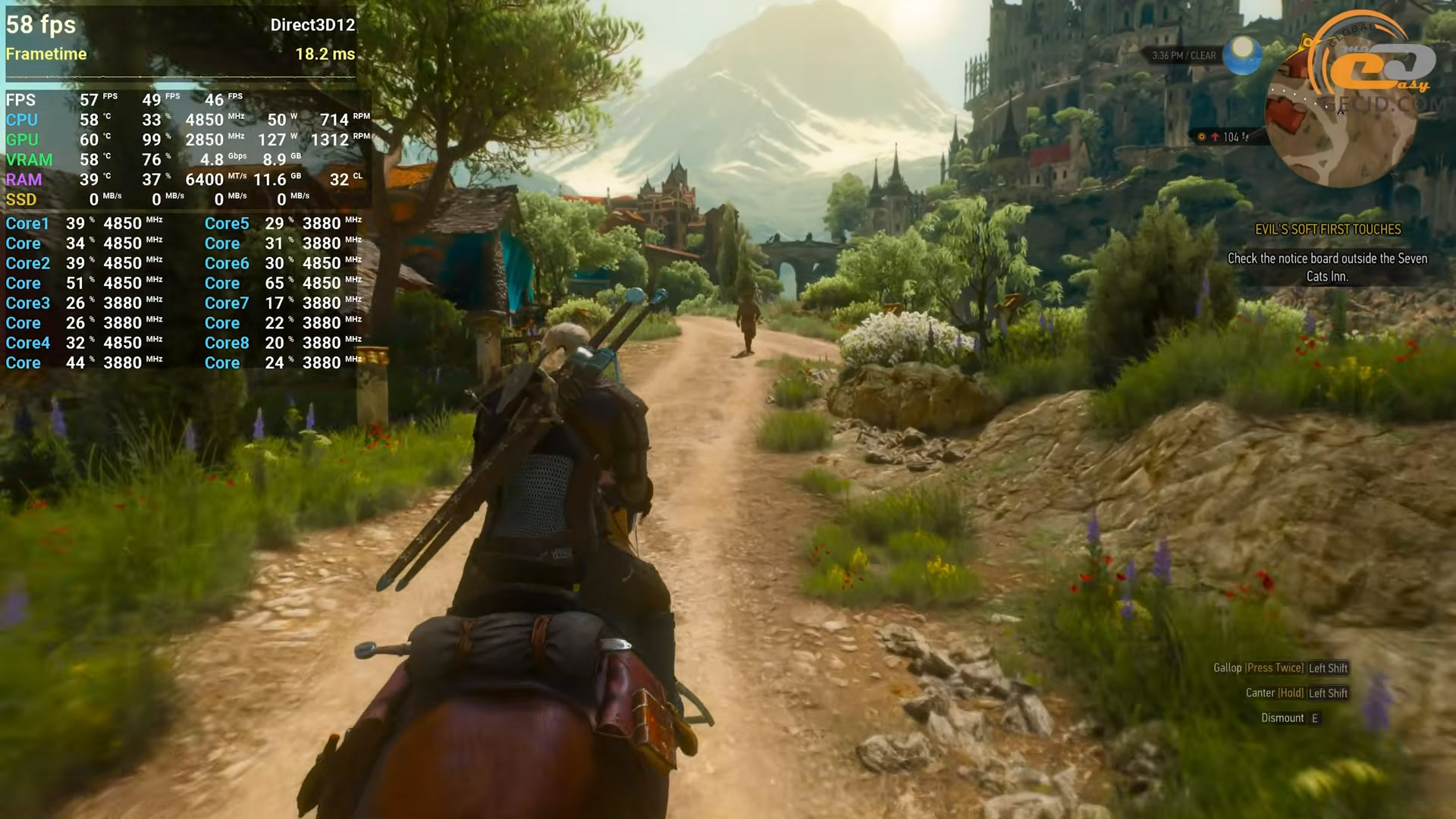The image size is (1456, 819).
Task: Select the Evil's Soft First Touches quest title
Action: pos(1328,230)
